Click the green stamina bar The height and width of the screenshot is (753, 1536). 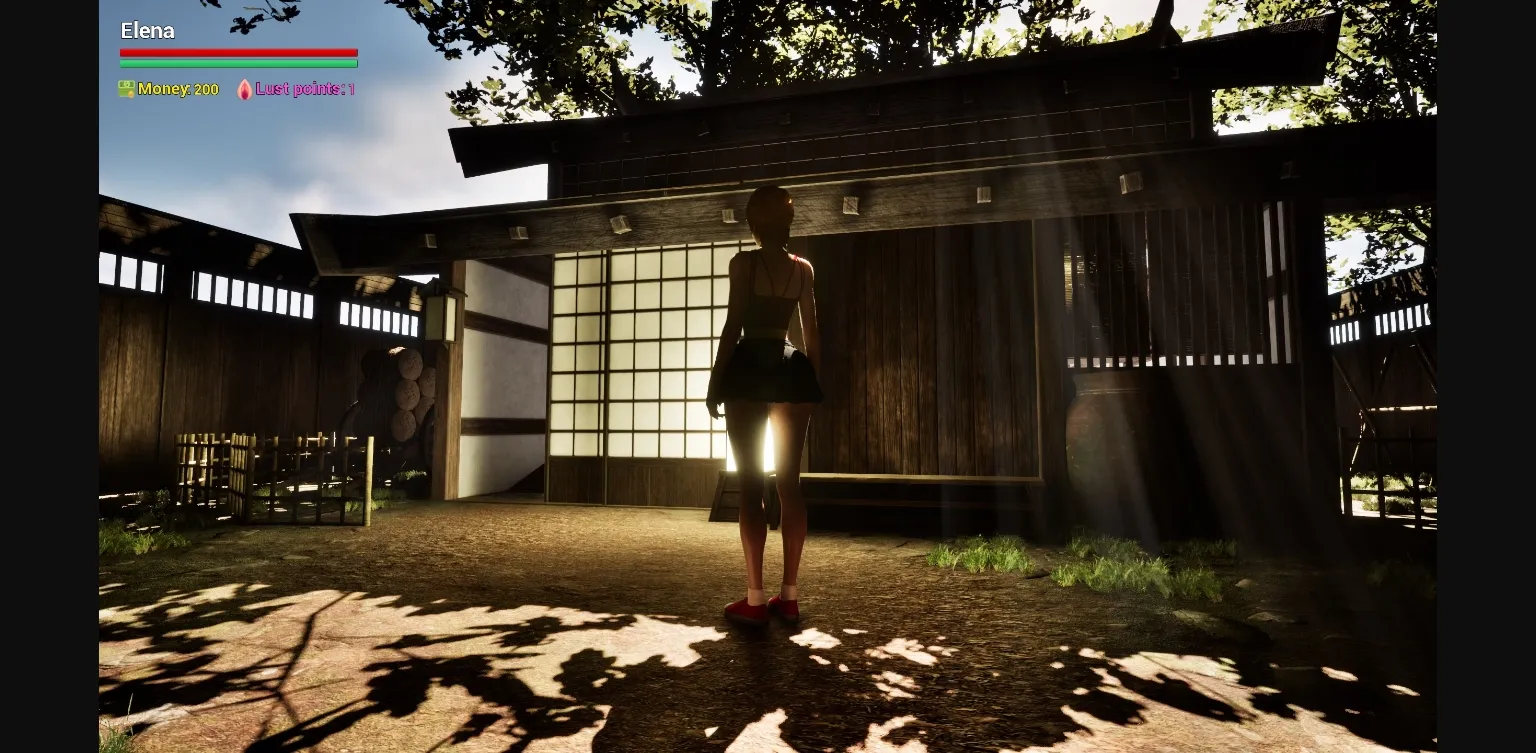(x=238, y=63)
